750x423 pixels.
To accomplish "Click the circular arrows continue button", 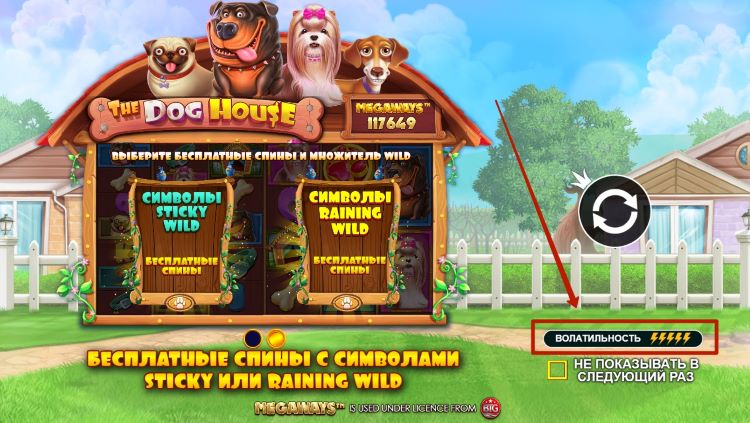I will pyautogui.click(x=614, y=211).
